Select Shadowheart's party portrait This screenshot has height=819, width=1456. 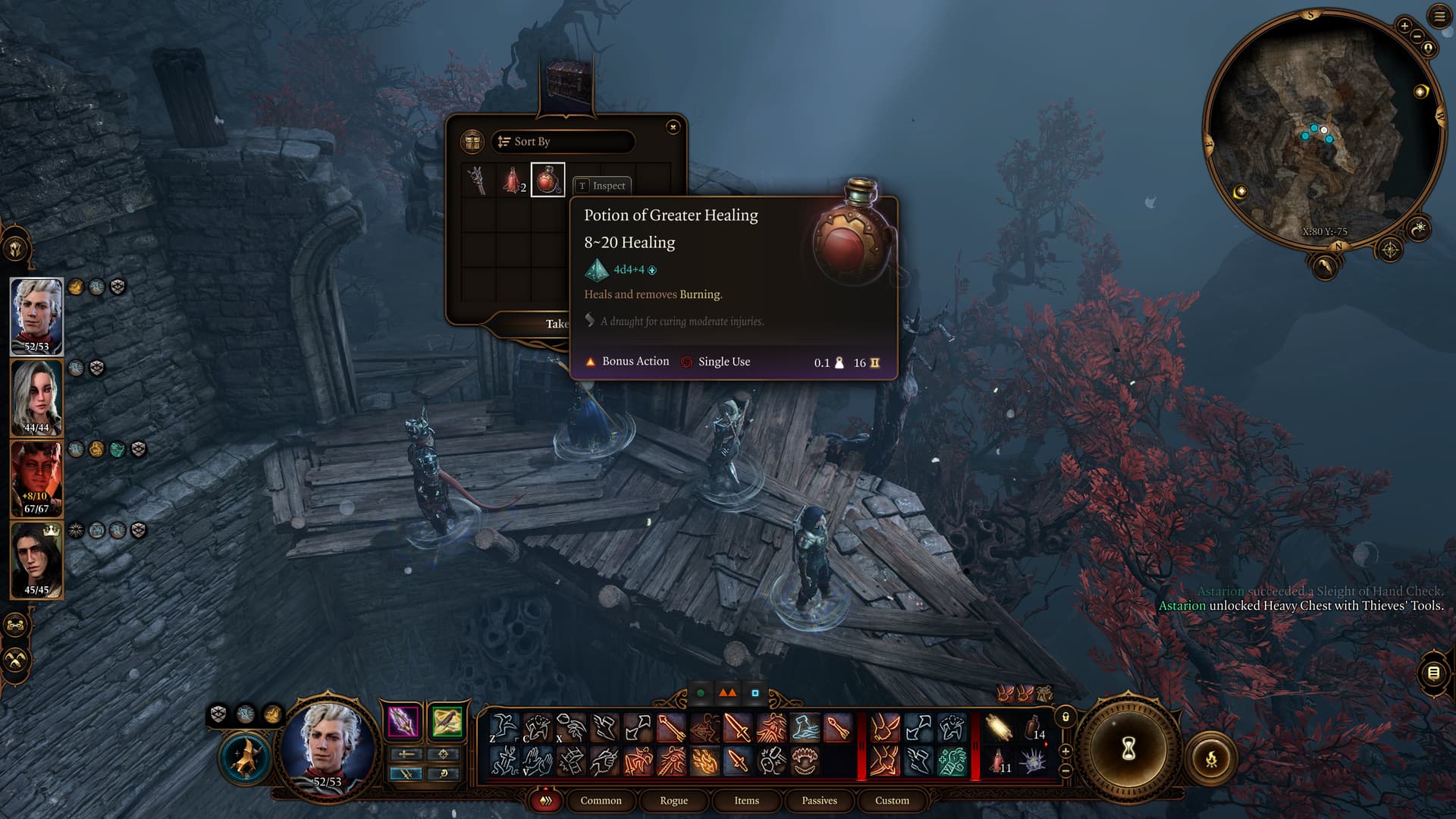click(36, 397)
